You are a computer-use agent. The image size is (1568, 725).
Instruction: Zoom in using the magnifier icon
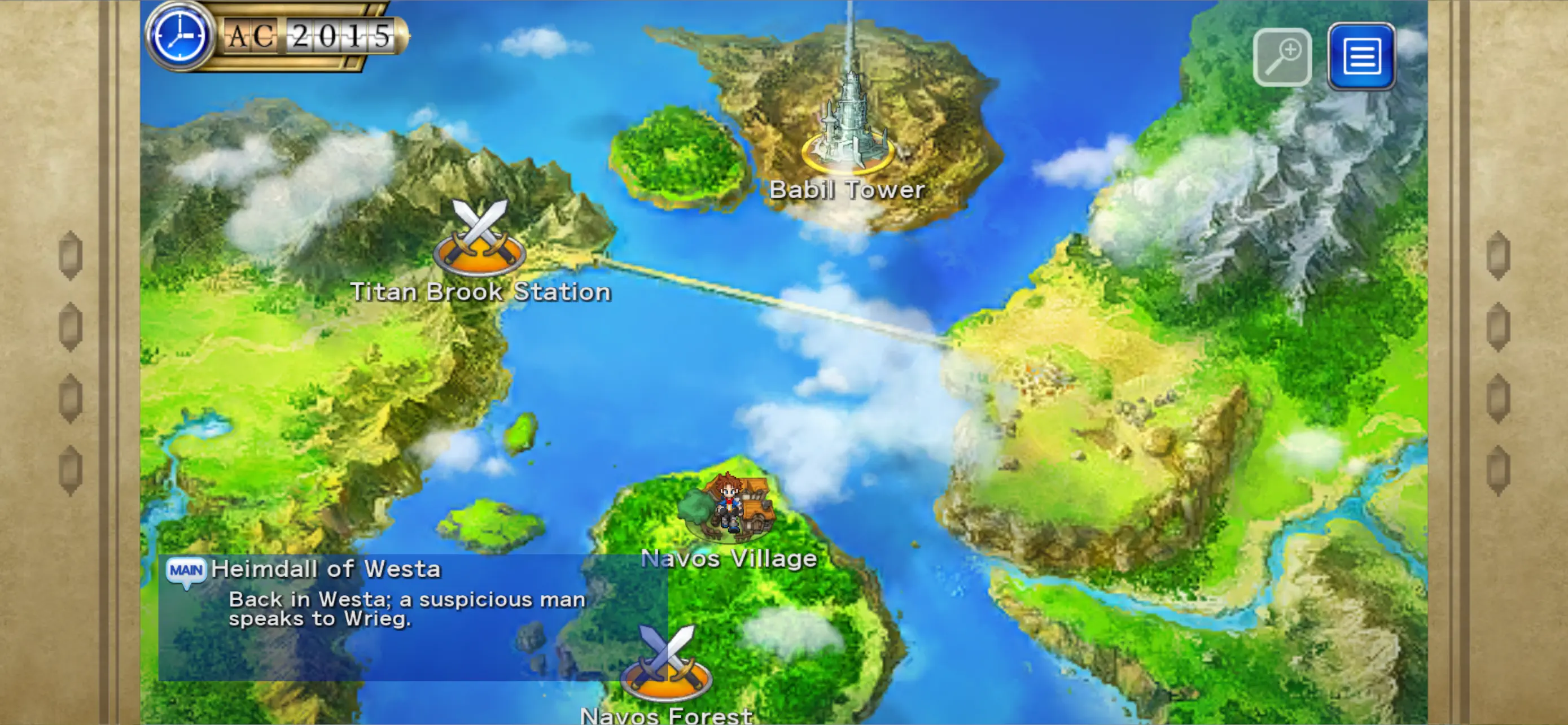click(1282, 56)
